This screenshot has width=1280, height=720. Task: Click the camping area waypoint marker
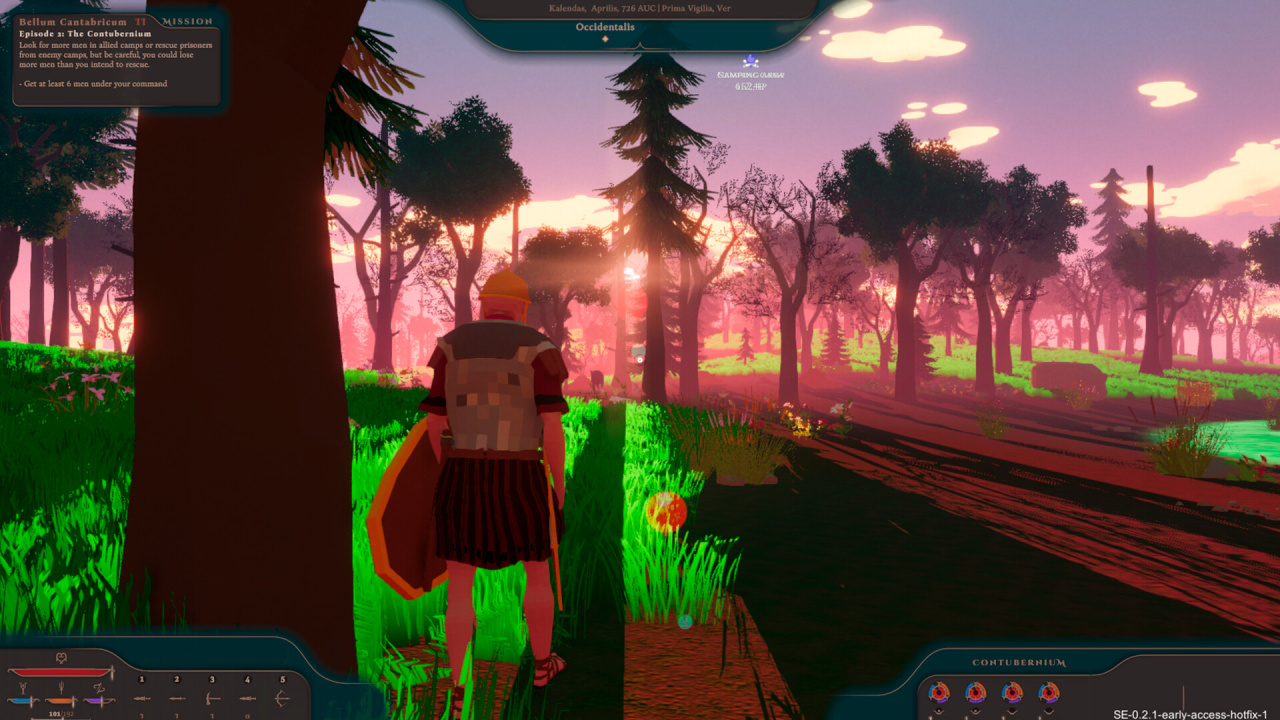click(x=750, y=62)
